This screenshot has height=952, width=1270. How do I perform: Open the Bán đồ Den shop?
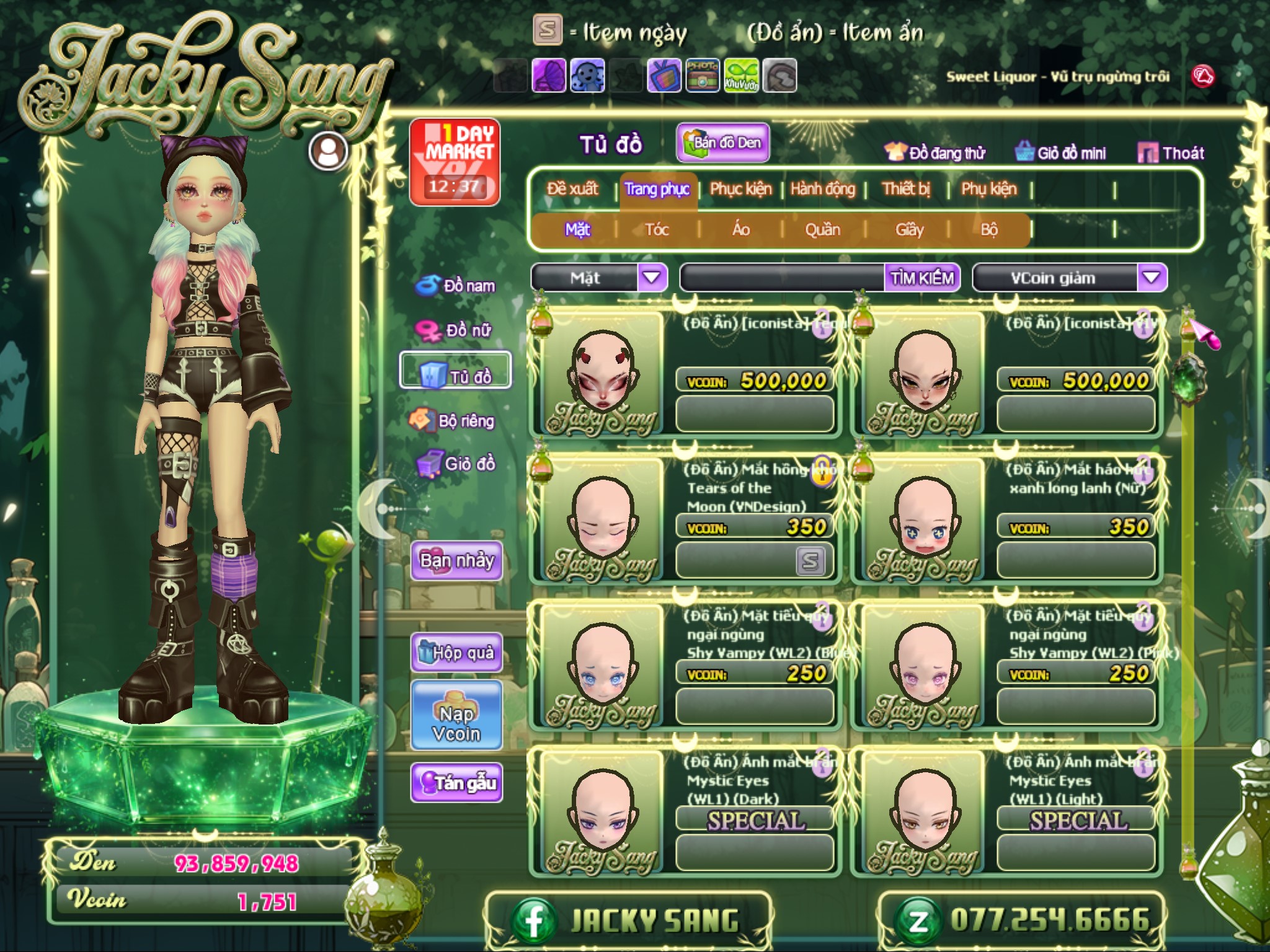point(723,143)
